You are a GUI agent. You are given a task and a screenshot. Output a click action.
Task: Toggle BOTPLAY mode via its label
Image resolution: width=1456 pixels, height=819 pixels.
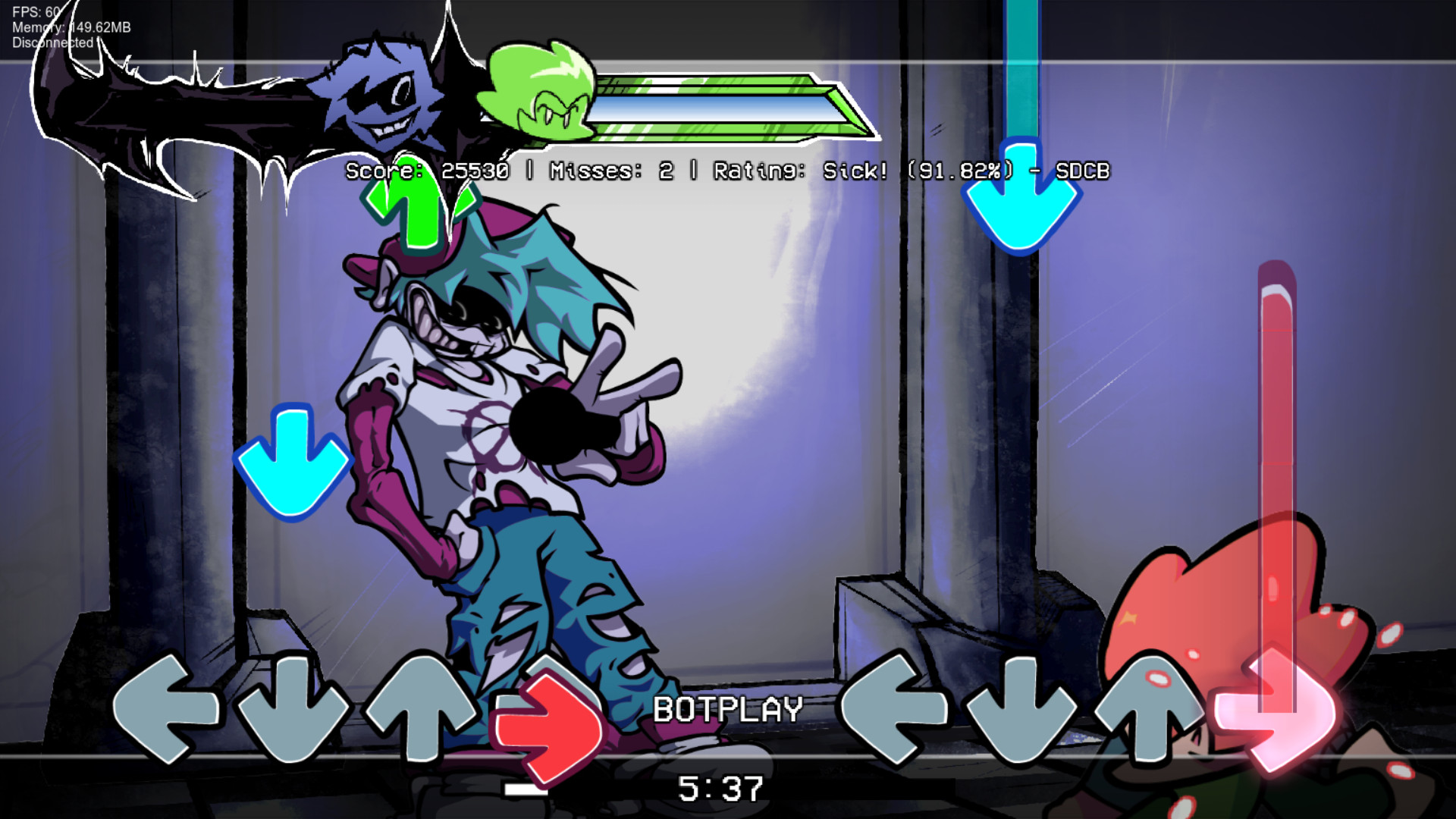point(726,709)
